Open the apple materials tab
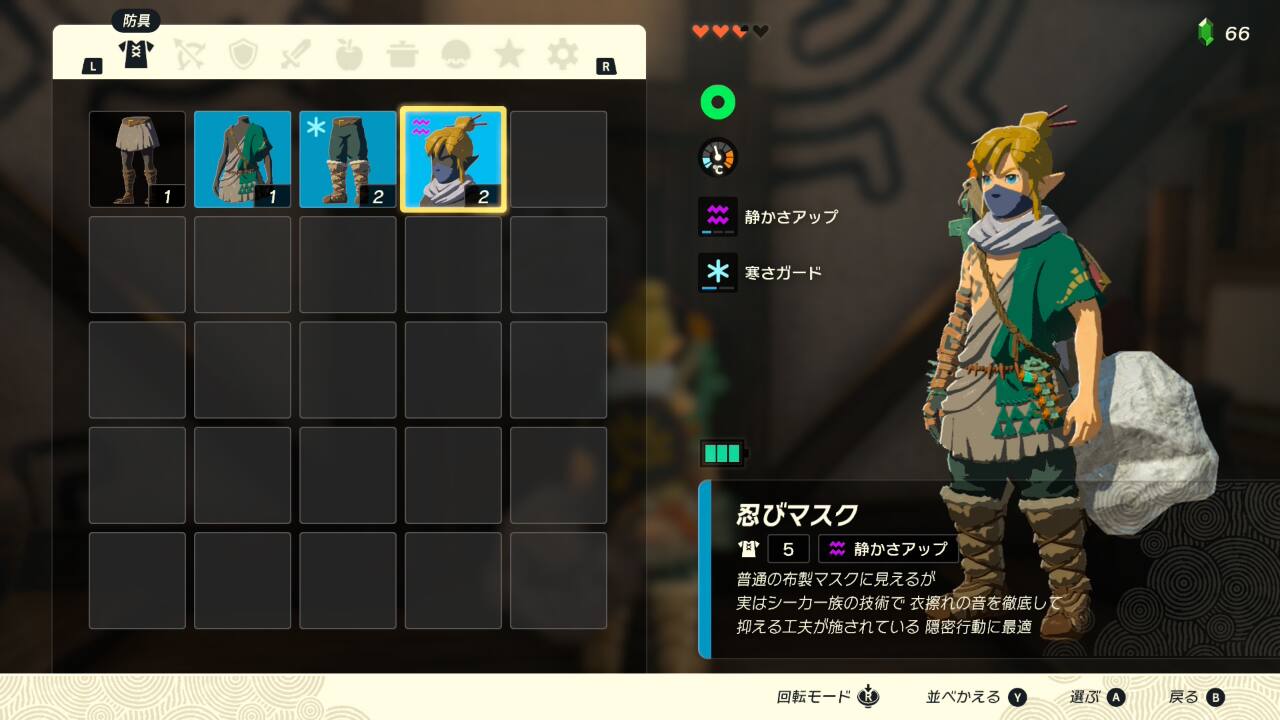 pos(349,54)
